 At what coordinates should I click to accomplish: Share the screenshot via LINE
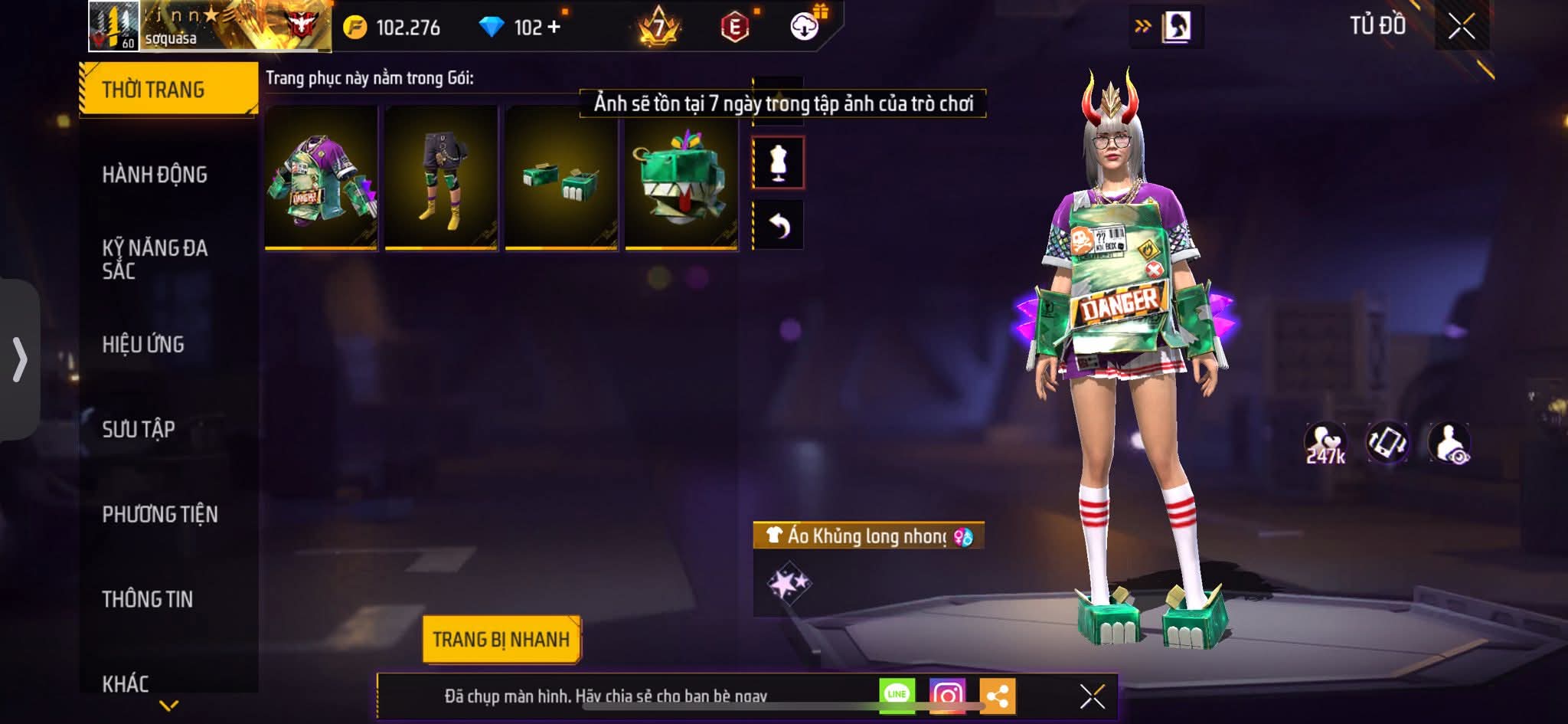click(897, 696)
